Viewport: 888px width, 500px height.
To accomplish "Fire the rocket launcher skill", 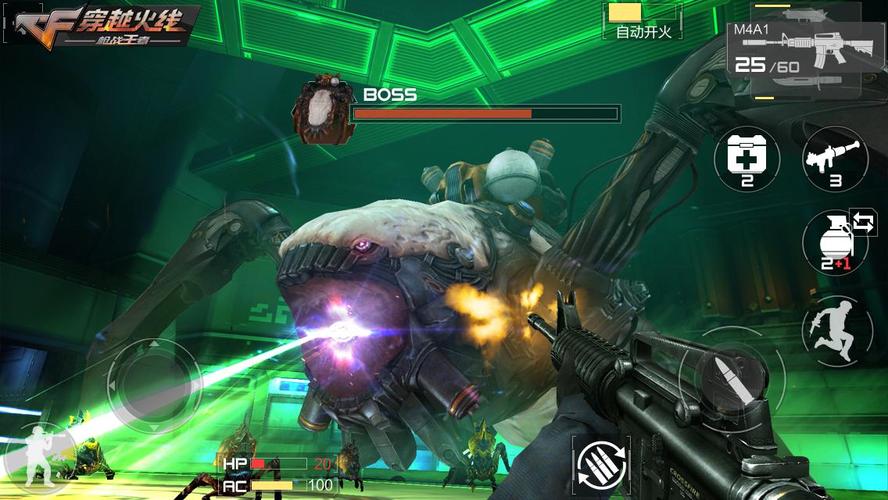I will pyautogui.click(x=828, y=159).
